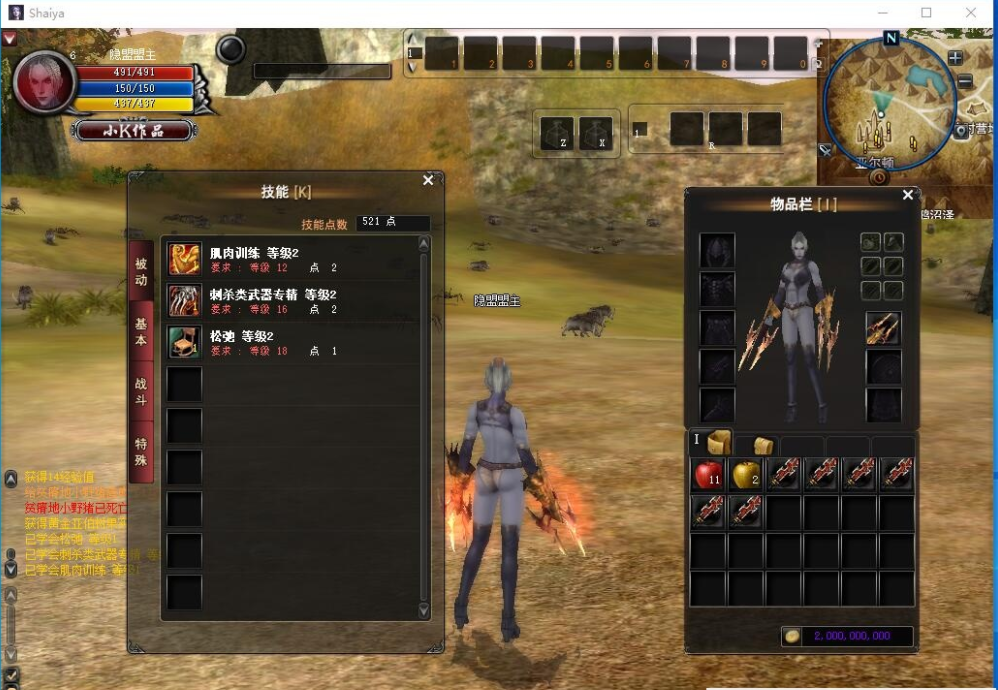Select the red apple stack in inventory
Viewport: 998px width, 690px height.
pyautogui.click(x=708, y=475)
